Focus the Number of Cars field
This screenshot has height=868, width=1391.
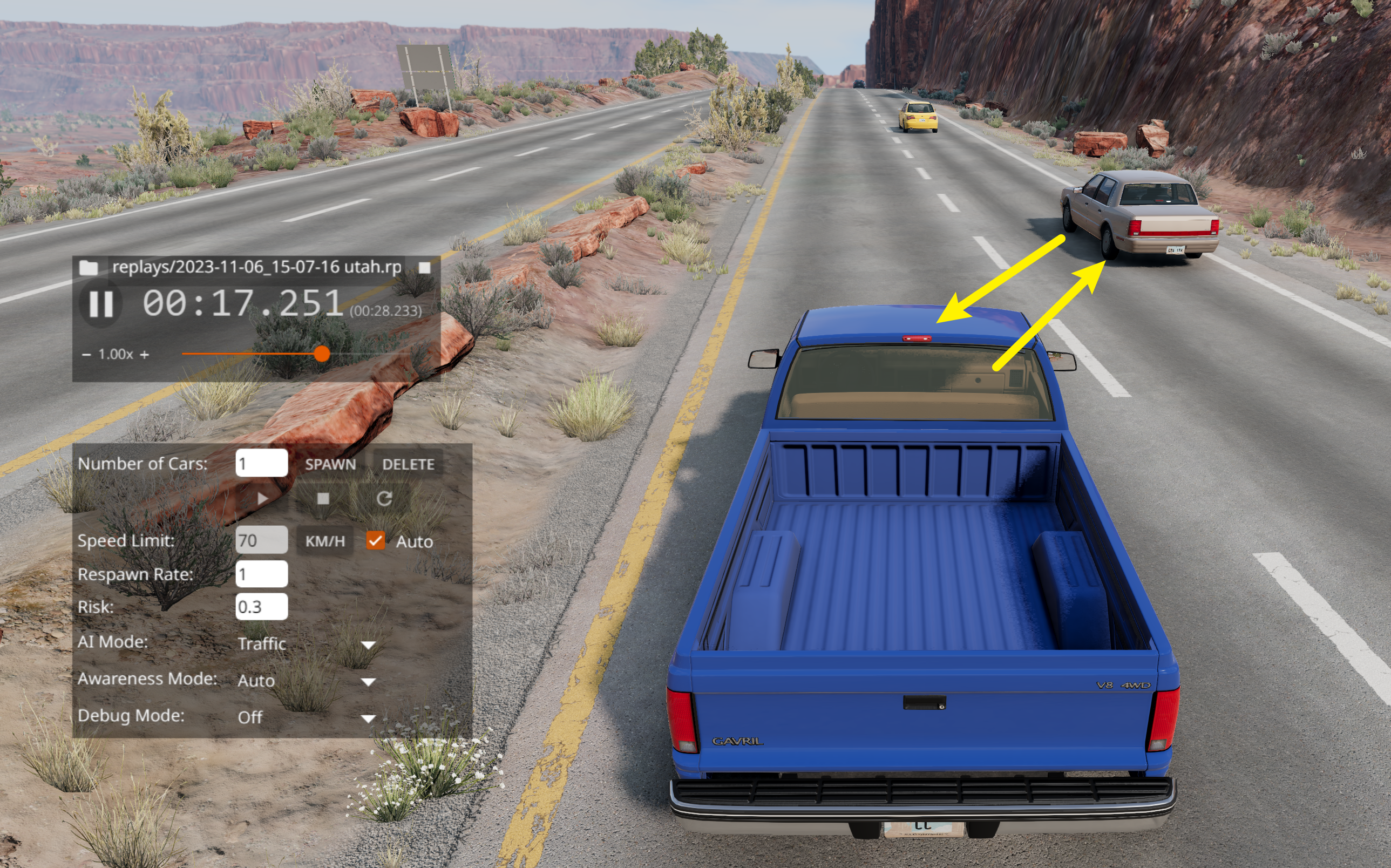coord(261,463)
